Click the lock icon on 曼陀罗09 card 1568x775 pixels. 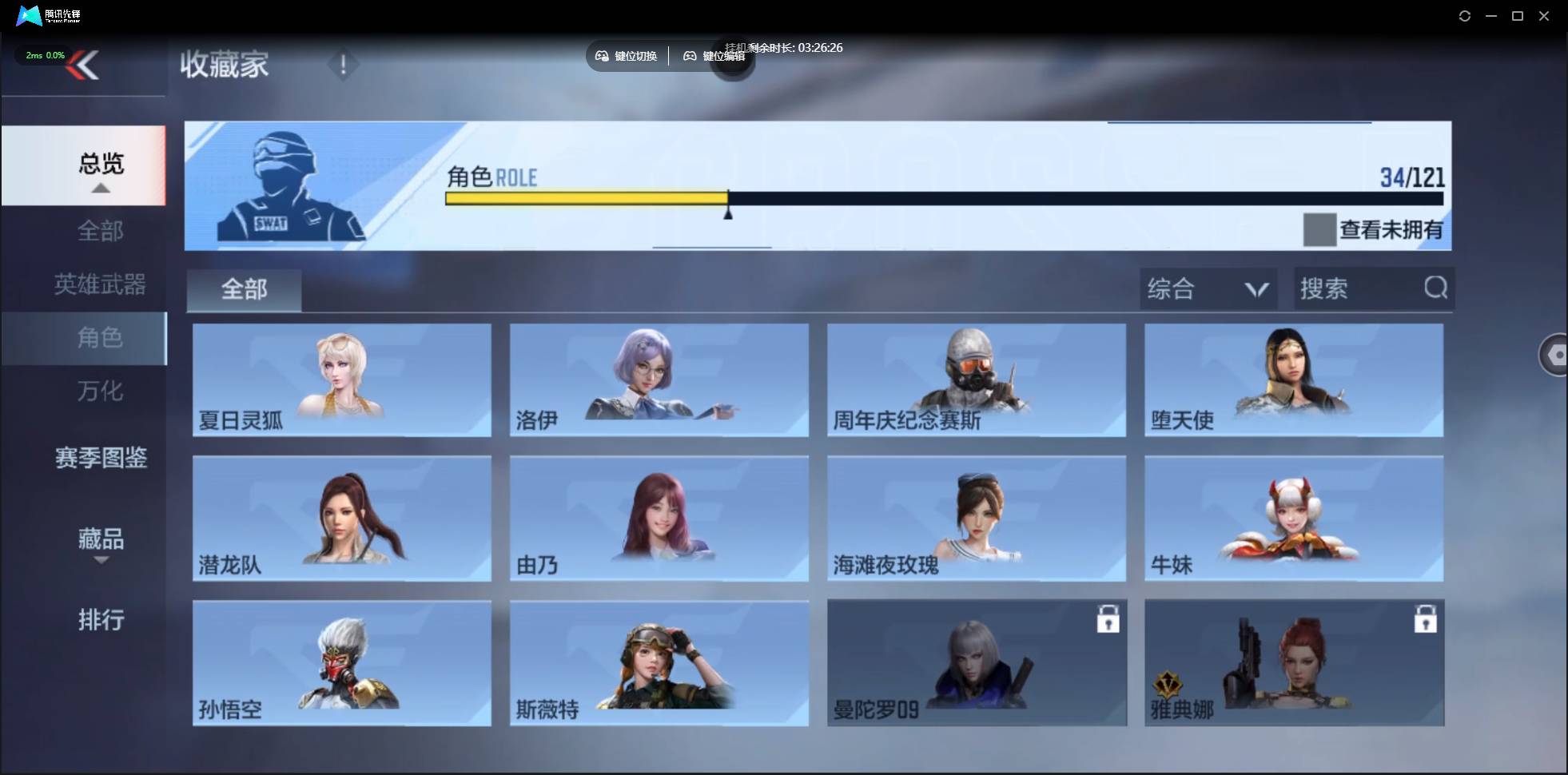click(x=1109, y=618)
